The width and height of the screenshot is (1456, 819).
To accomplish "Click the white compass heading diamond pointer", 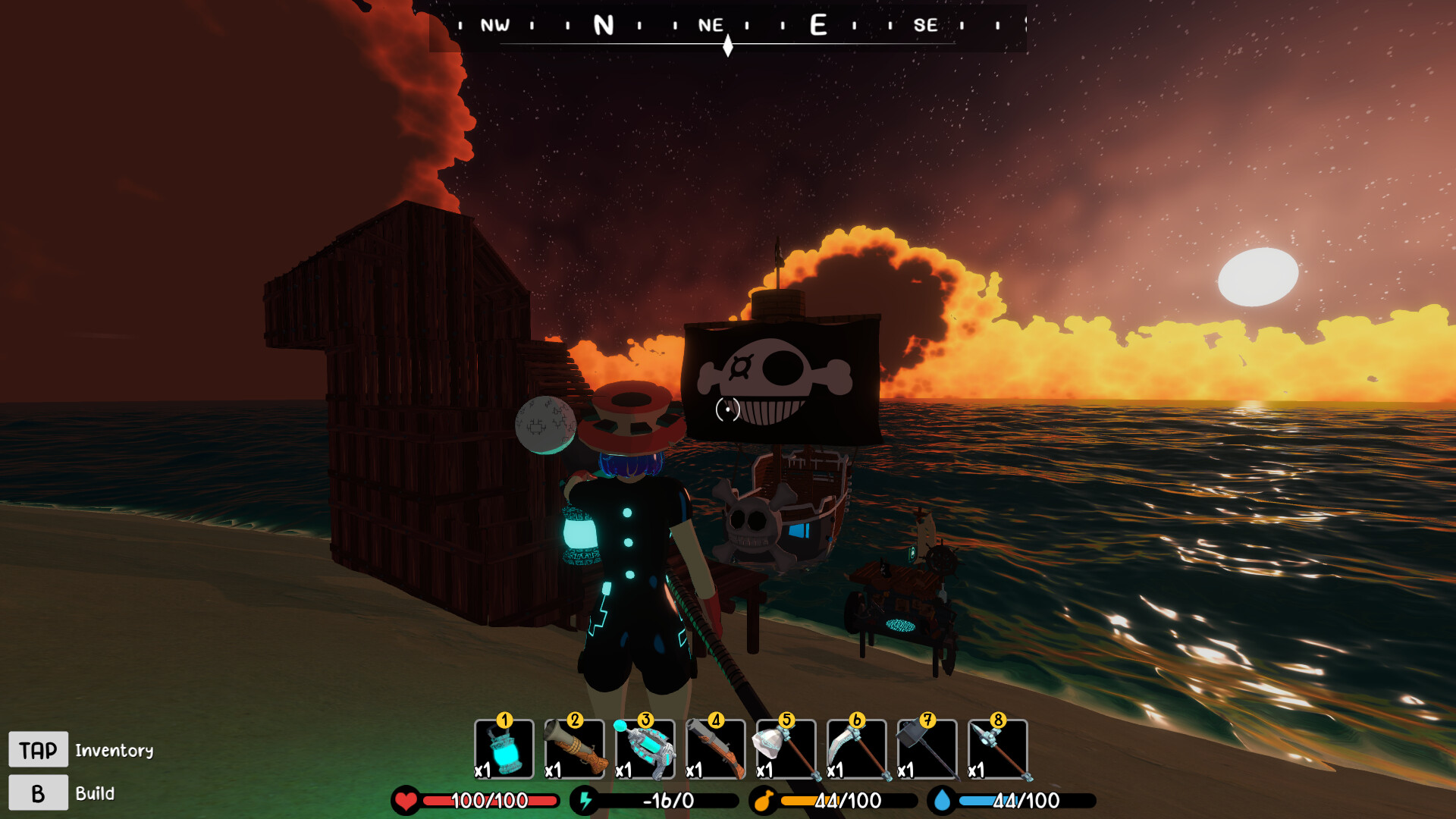I will pos(728,45).
